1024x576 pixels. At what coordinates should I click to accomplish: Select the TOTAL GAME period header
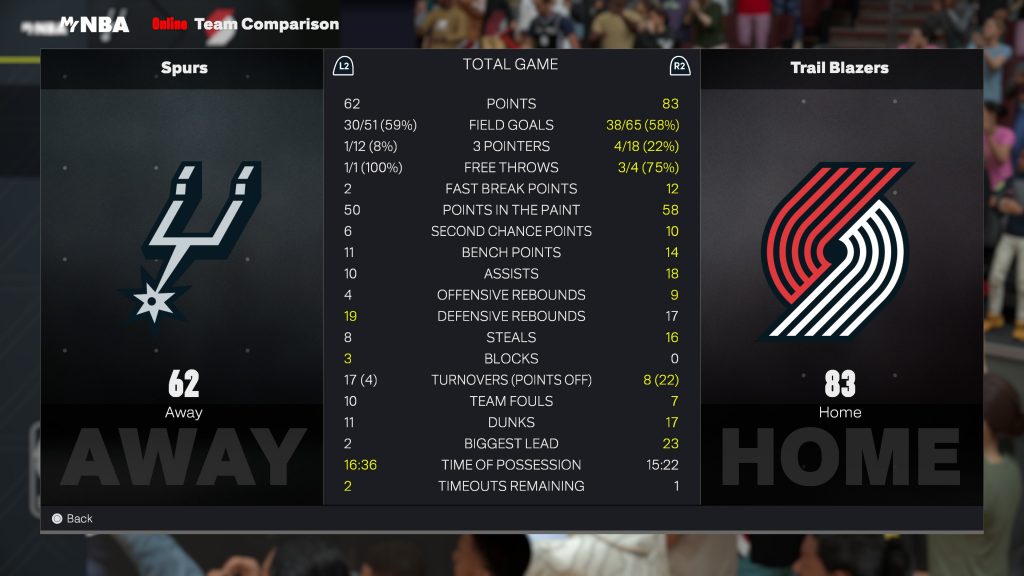(x=510, y=65)
